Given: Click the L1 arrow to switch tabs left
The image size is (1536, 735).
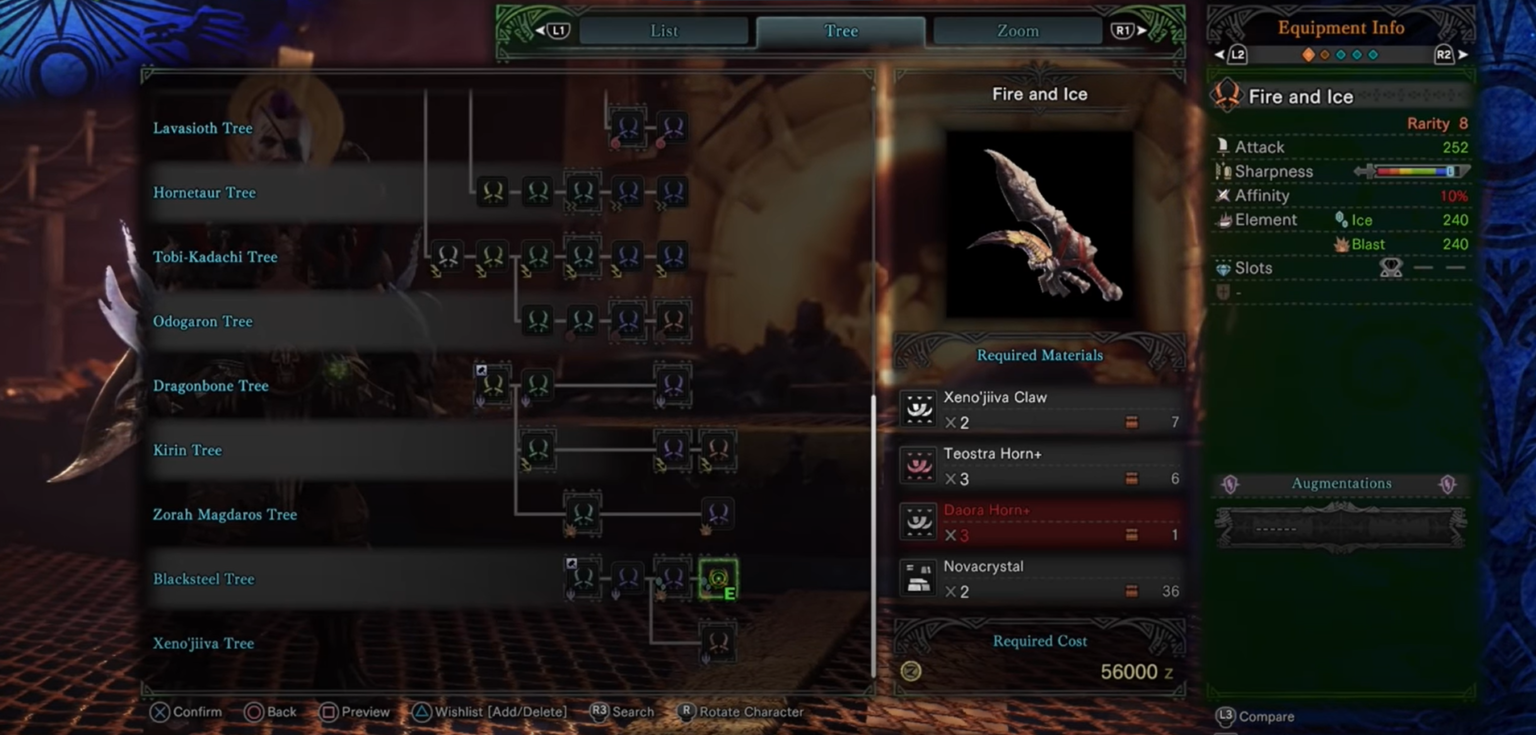Looking at the screenshot, I should (553, 30).
